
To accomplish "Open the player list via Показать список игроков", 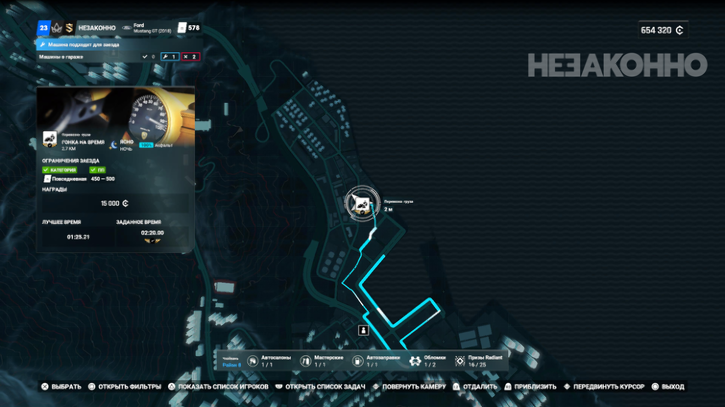I will point(219,387).
